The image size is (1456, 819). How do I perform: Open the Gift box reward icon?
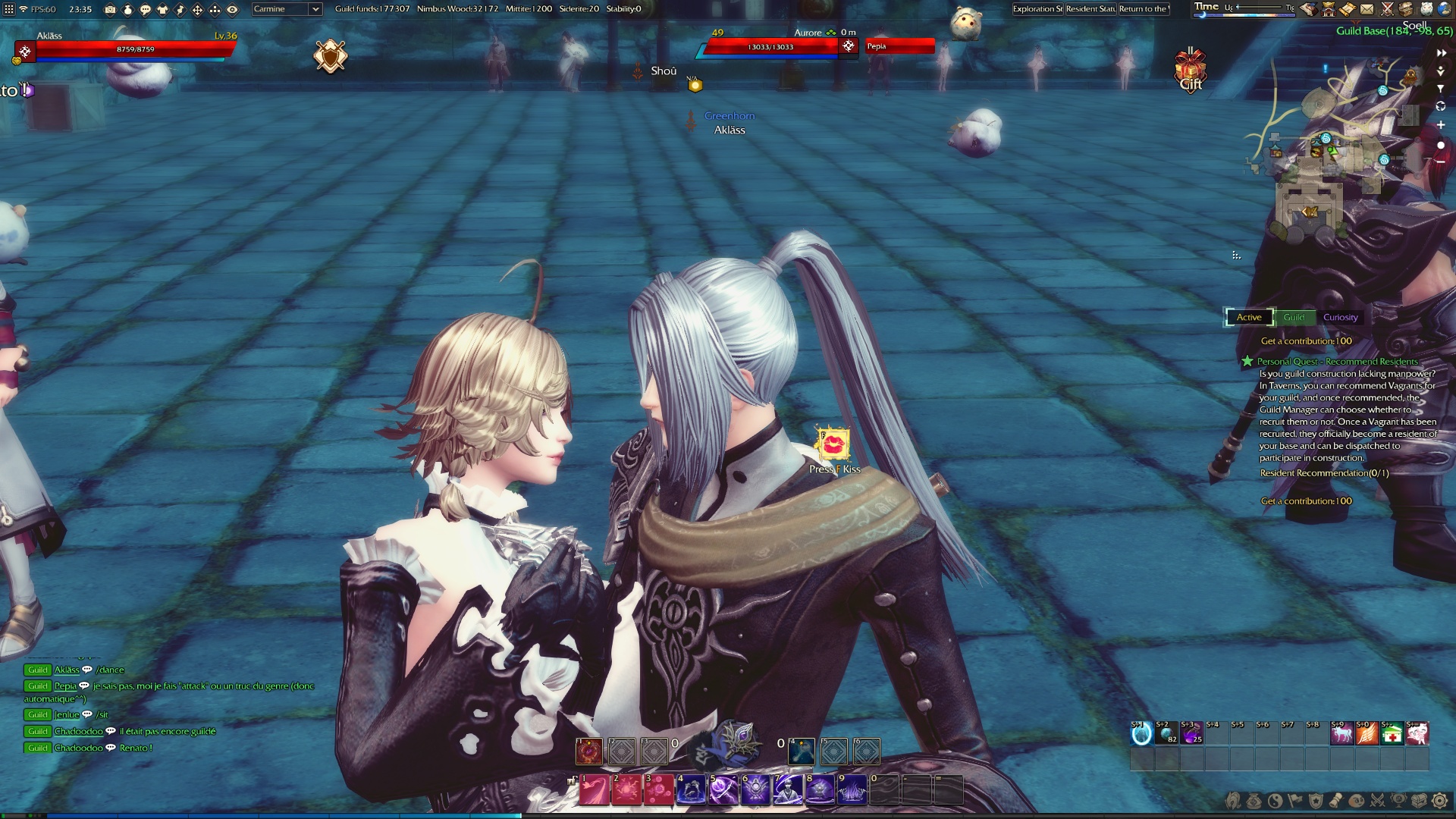pyautogui.click(x=1190, y=71)
